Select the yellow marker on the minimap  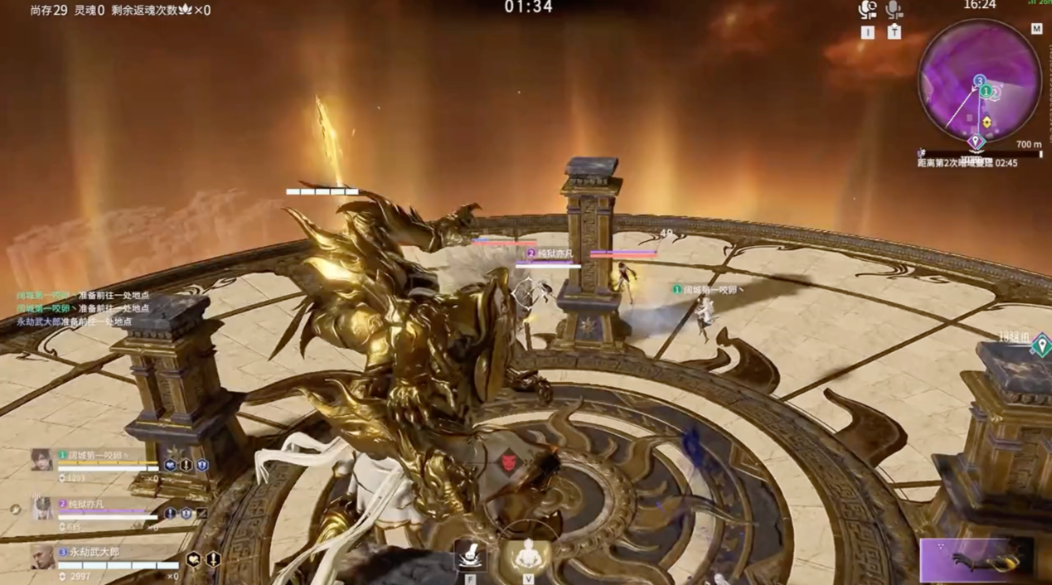tap(987, 122)
